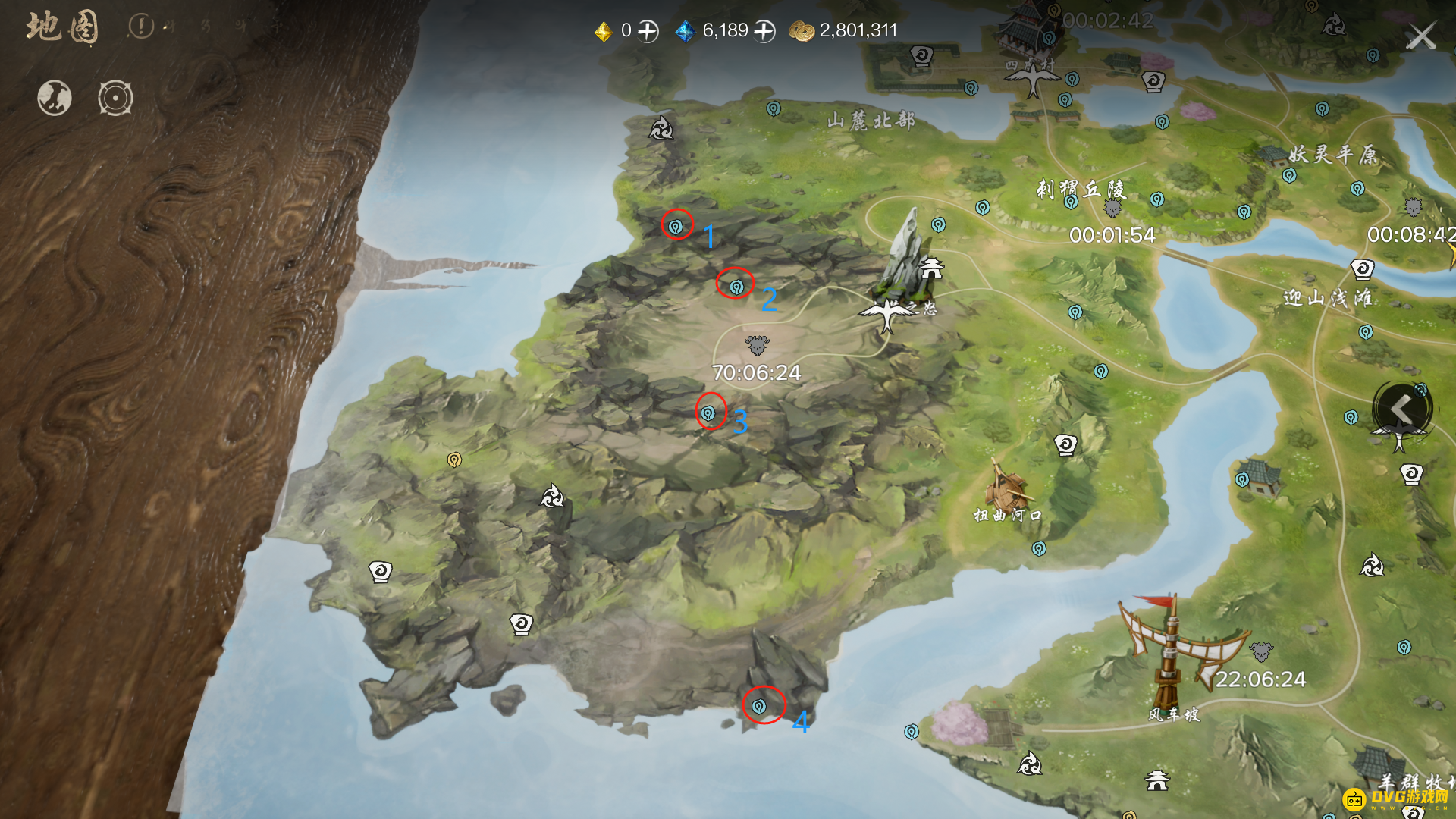Expand the side panel with the arrow button
Viewport: 1456px width, 819px height.
click(x=1401, y=409)
